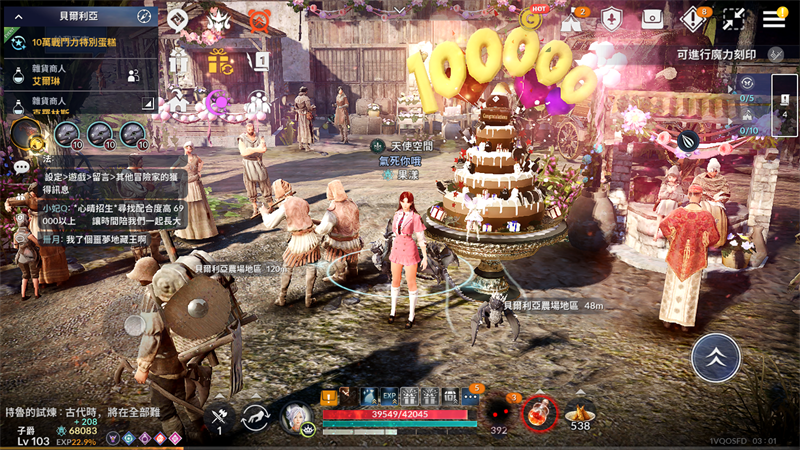
Task: Open the shield emblem icon
Action: [x=612, y=19]
